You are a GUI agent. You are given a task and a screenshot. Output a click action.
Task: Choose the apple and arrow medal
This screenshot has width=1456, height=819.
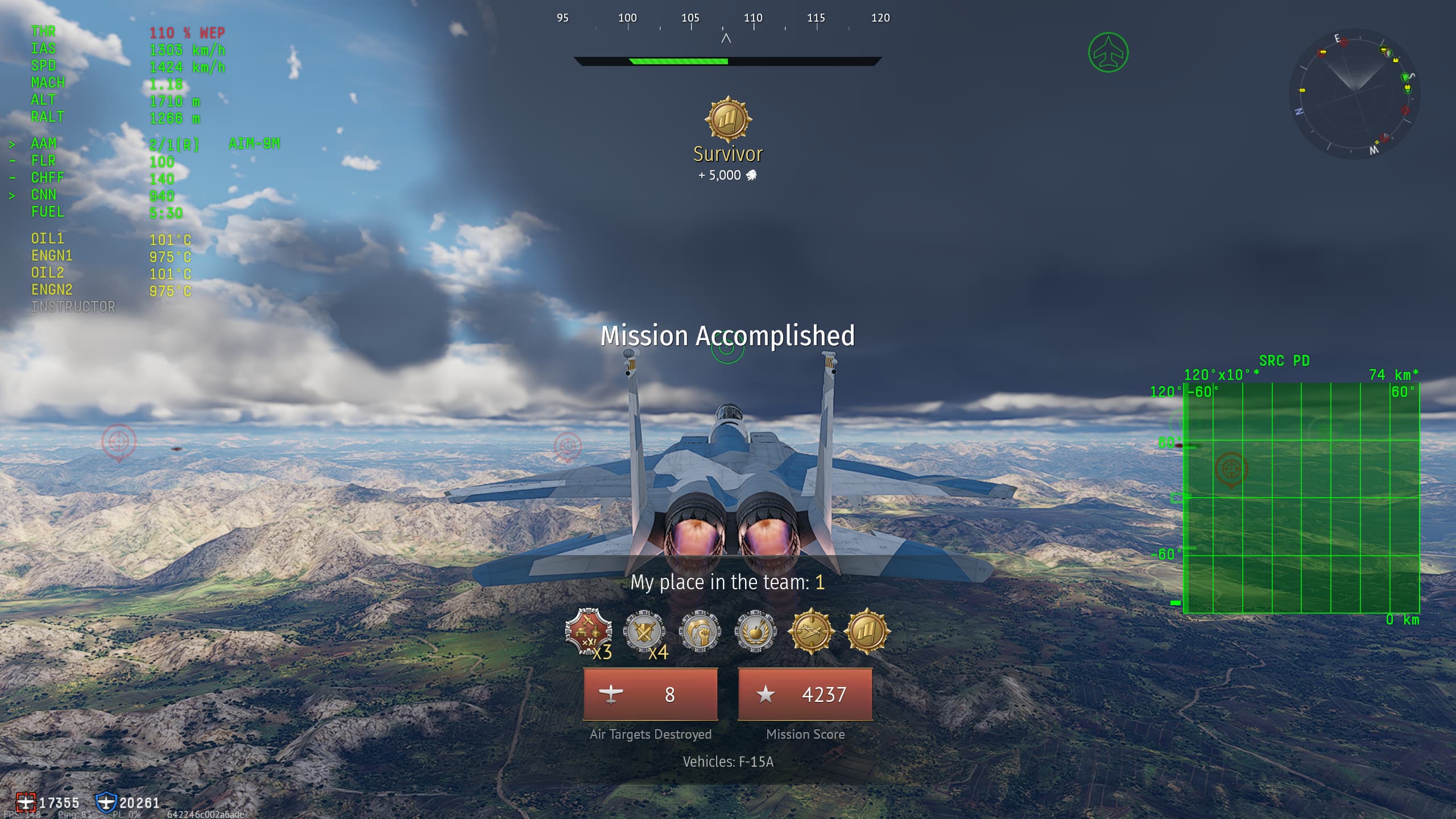click(755, 631)
